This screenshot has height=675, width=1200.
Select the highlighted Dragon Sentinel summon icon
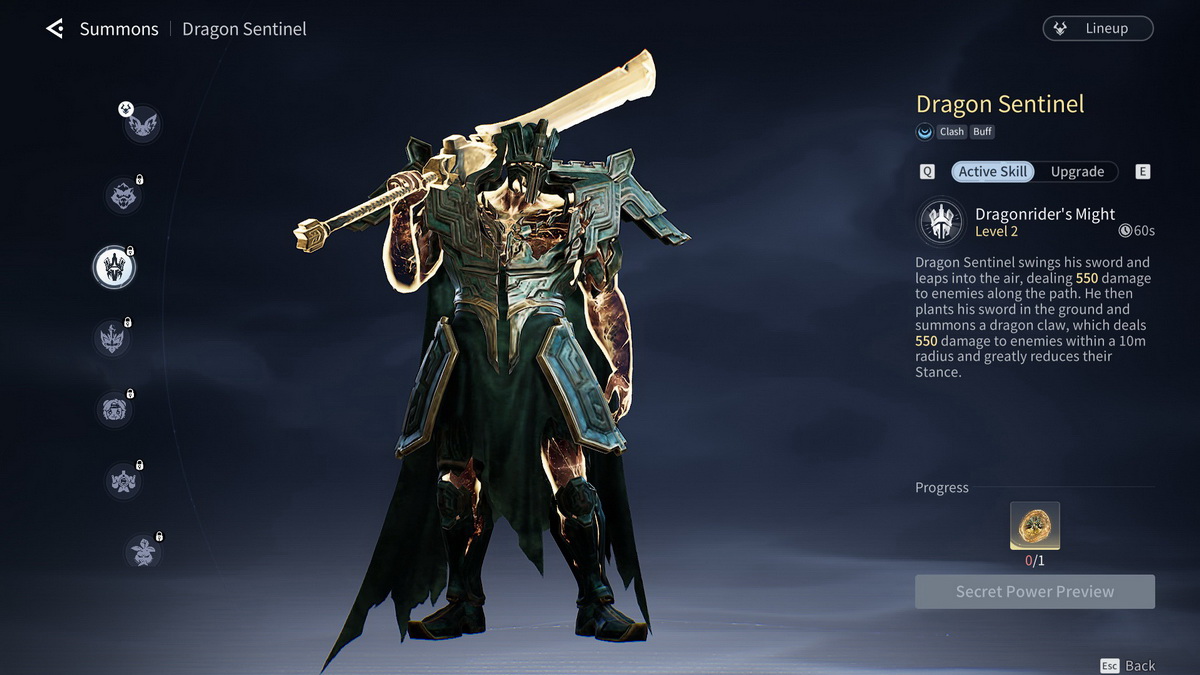coord(114,266)
